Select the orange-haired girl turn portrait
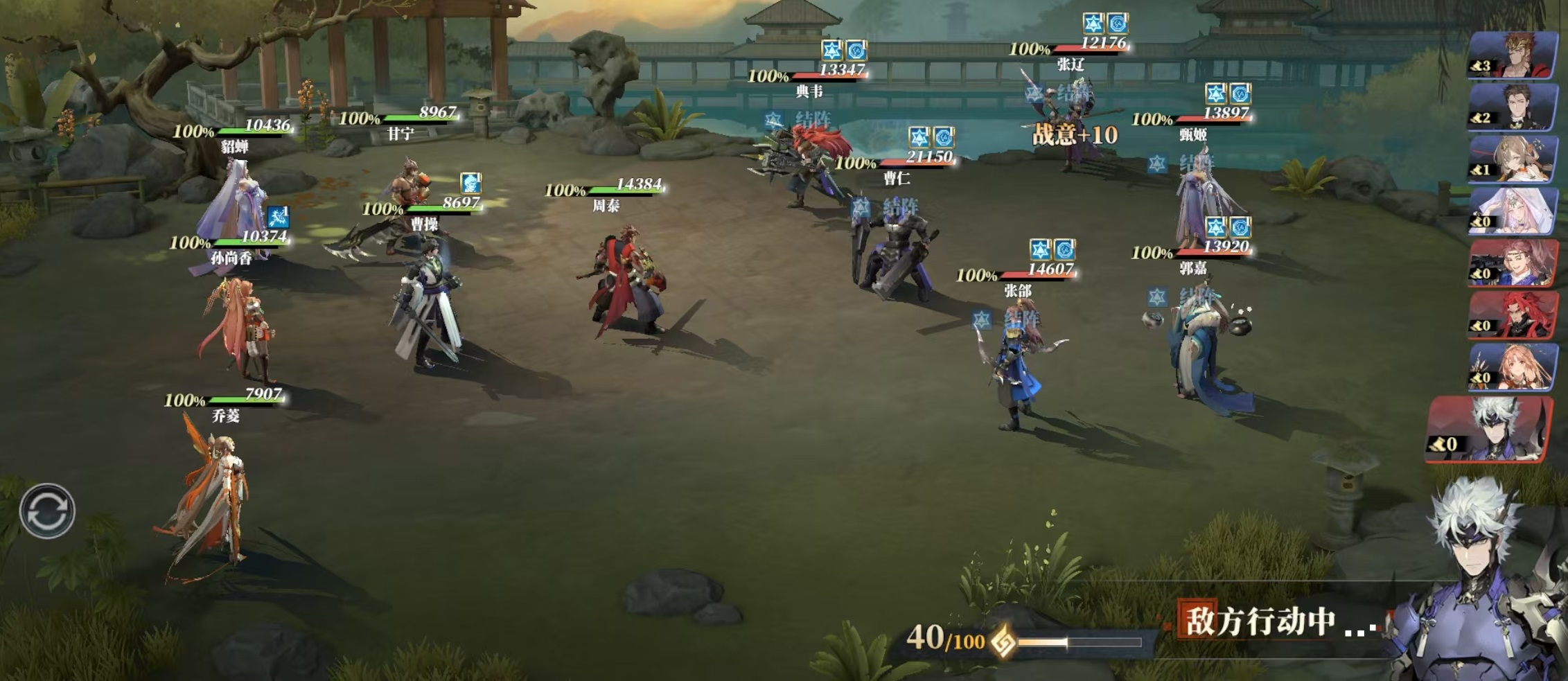The image size is (1568, 681). point(1514,366)
